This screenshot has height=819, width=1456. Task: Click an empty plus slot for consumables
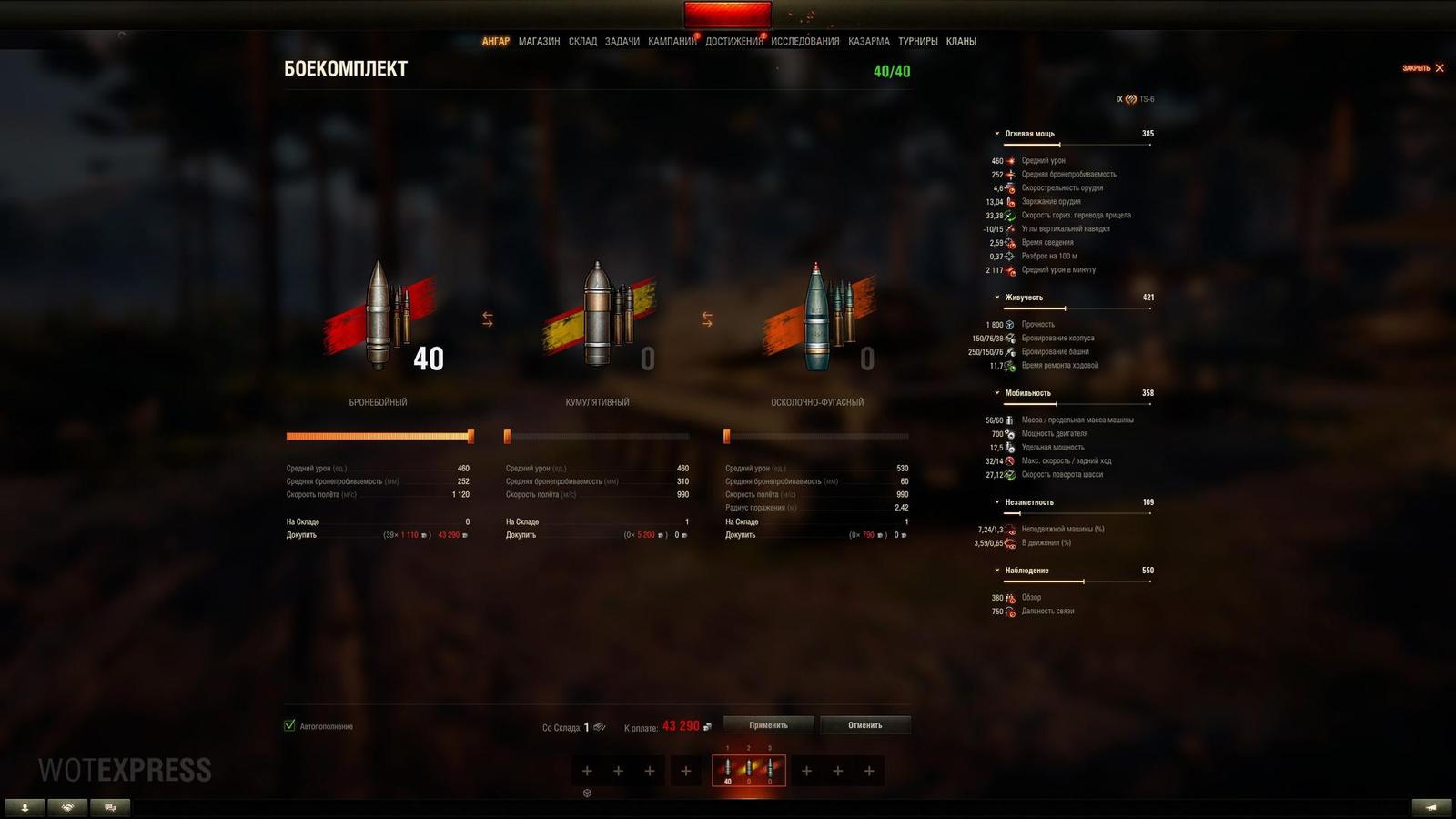[804, 771]
